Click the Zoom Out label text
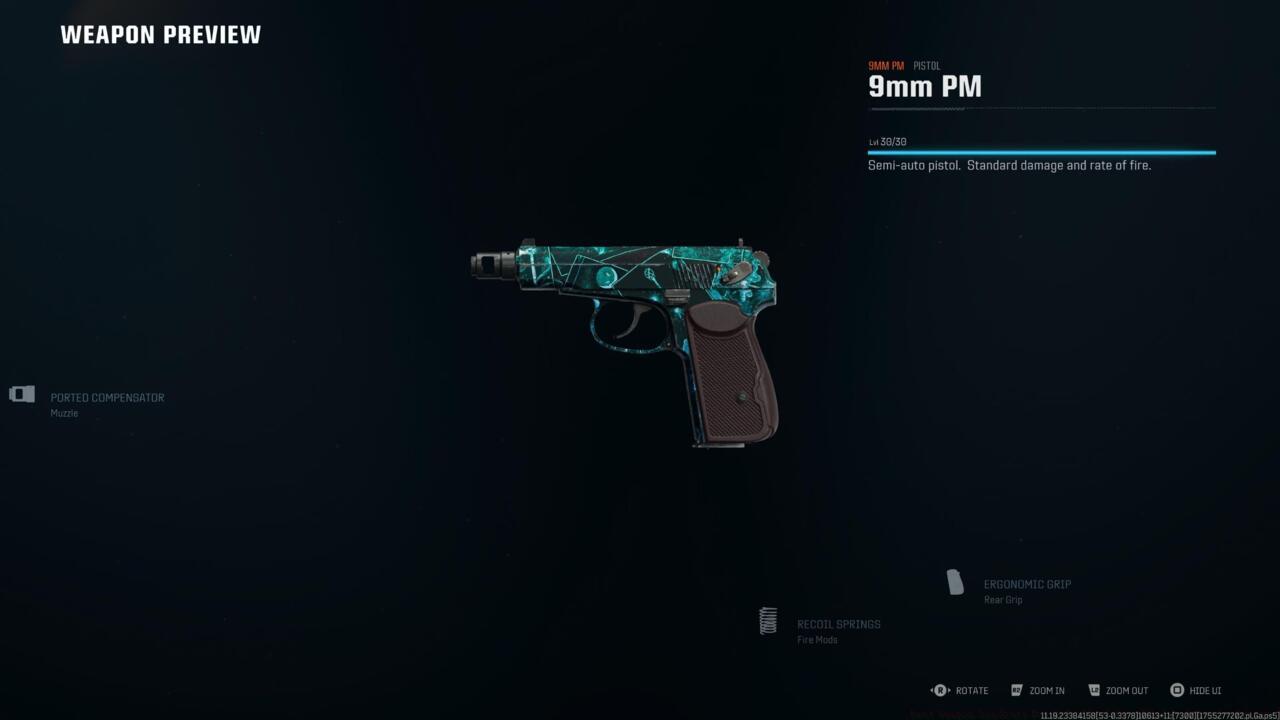1280x720 pixels. [x=1128, y=690]
